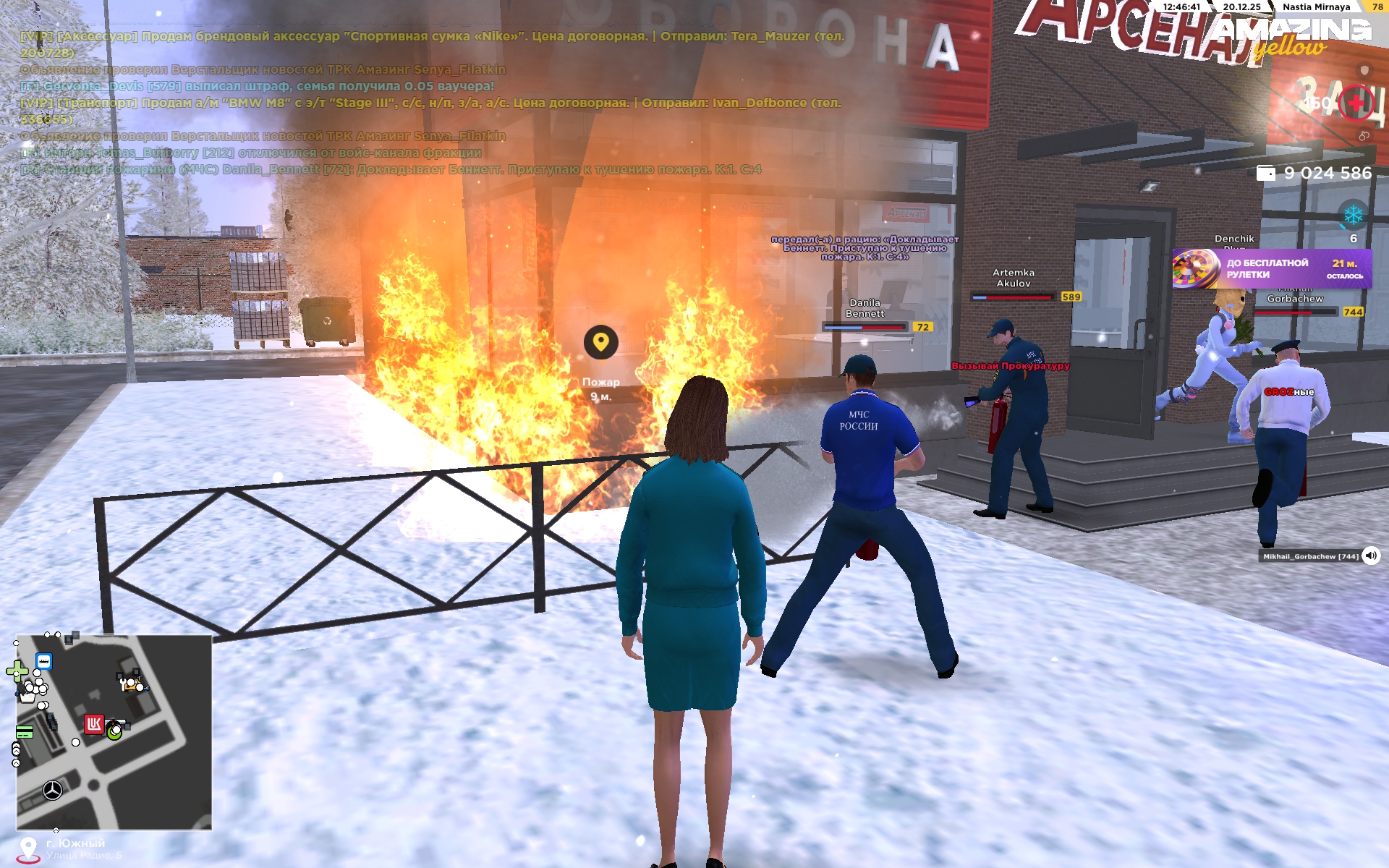The image size is (1389, 868).
Task: Click the green hospital cross on minimap
Action: tap(16, 671)
